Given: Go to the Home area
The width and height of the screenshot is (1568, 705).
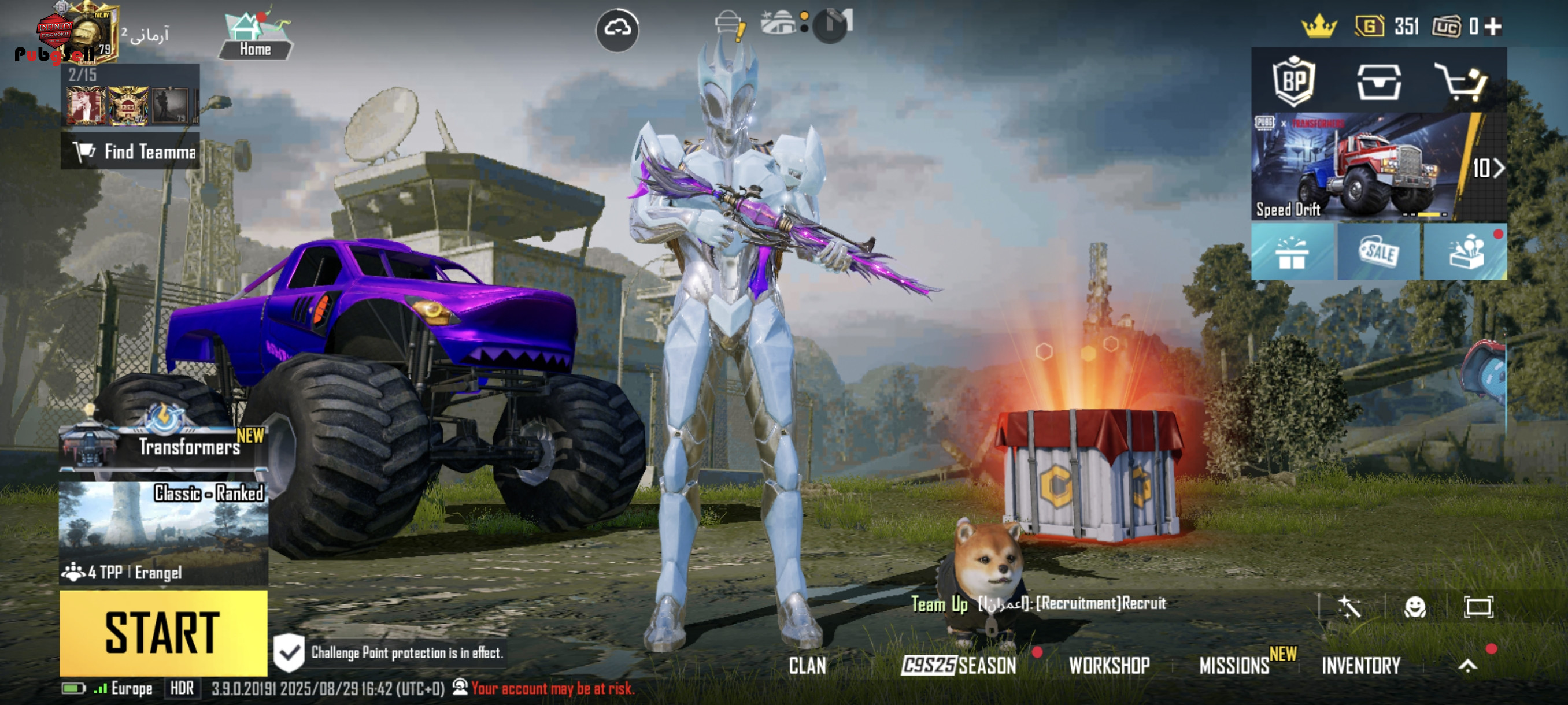Looking at the screenshot, I should (255, 36).
